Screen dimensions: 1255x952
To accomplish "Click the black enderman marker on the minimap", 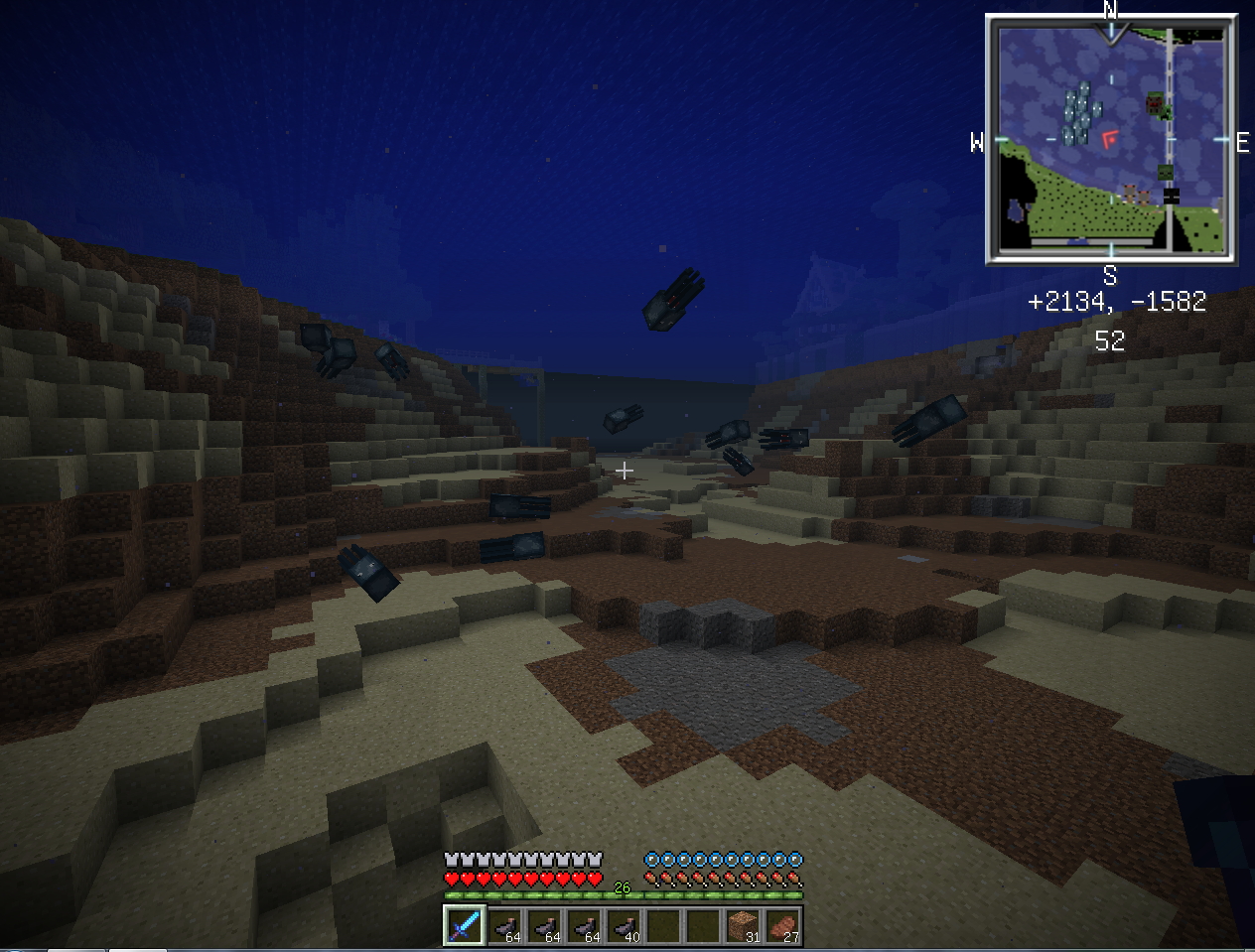I will pos(1171,196).
